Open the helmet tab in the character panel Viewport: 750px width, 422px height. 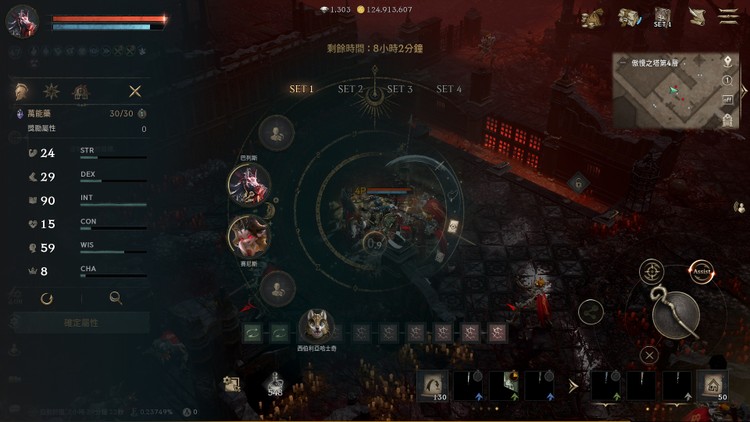[x=22, y=91]
